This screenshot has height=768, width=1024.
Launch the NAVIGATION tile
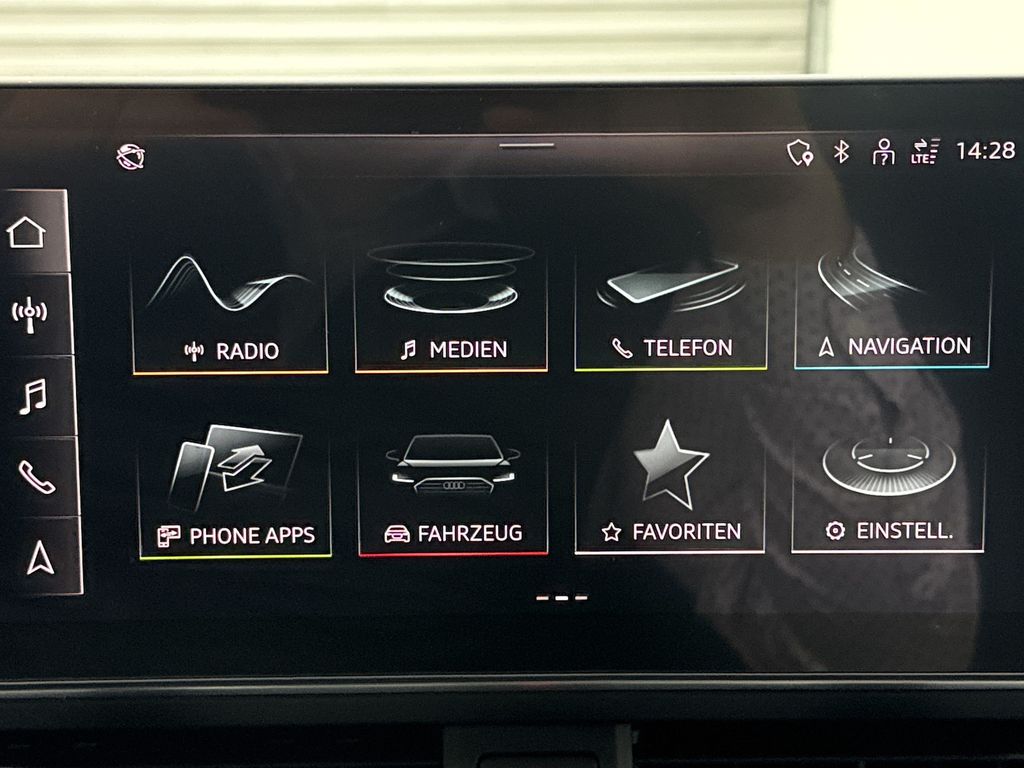pos(892,306)
